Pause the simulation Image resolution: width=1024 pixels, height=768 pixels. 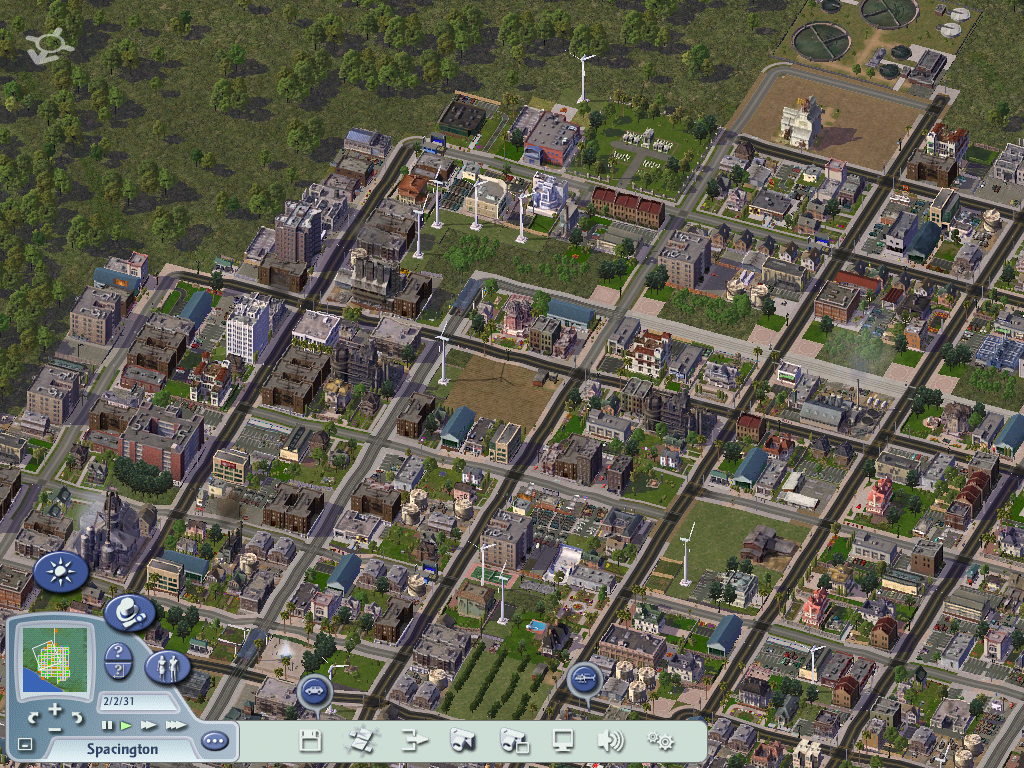107,725
